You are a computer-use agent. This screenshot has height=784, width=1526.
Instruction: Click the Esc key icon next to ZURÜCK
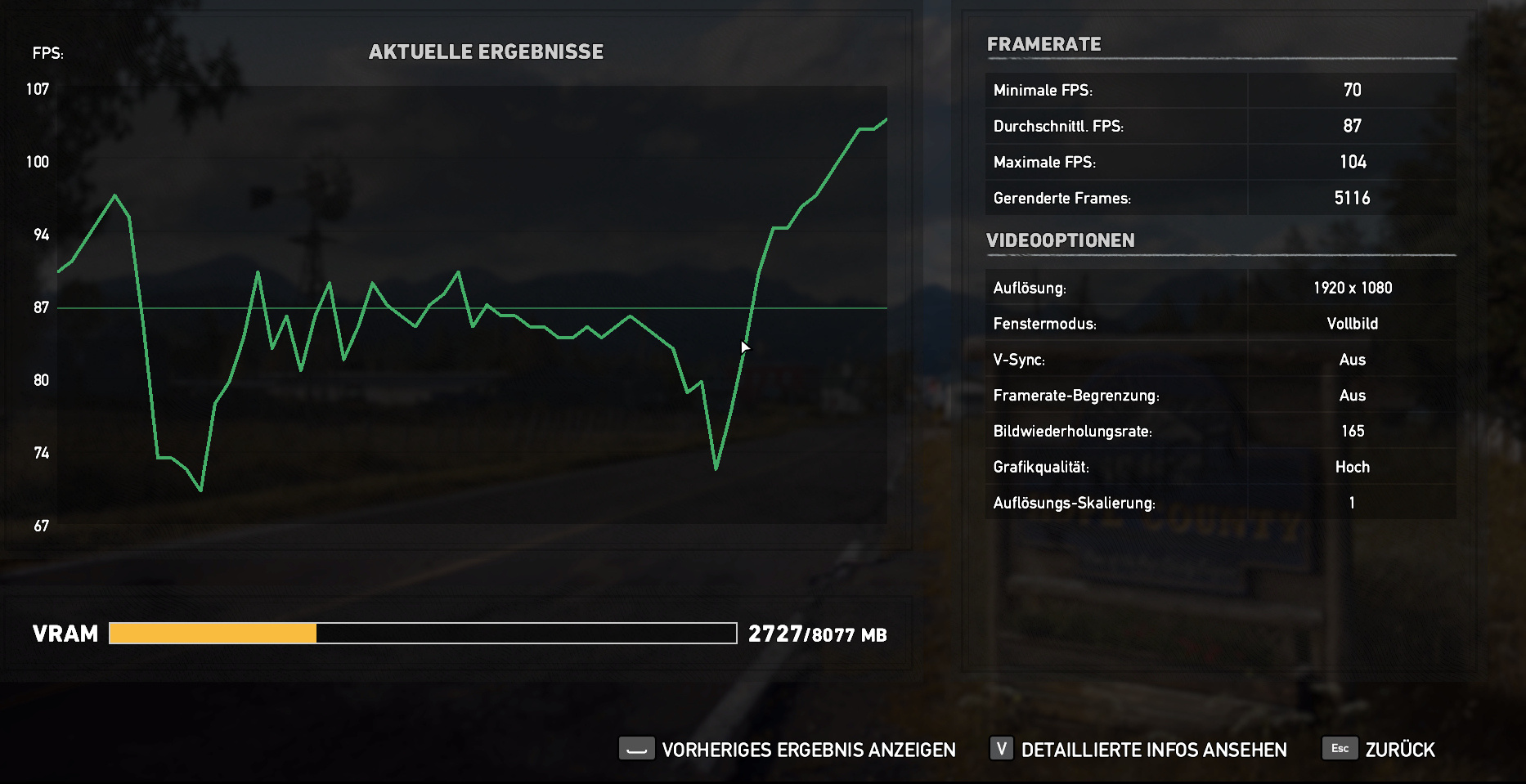click(1339, 747)
